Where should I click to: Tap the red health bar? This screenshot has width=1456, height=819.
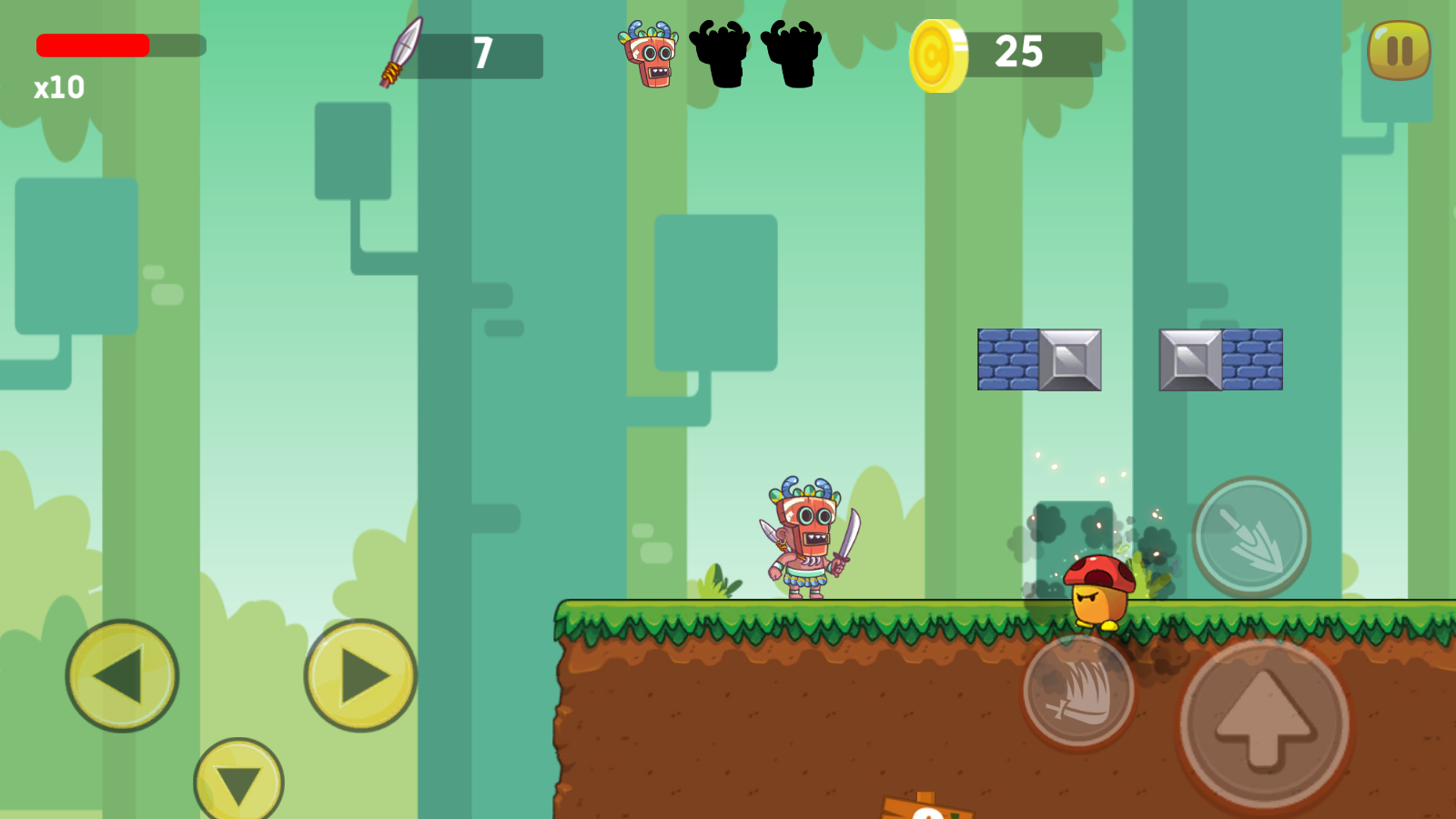tap(91, 45)
